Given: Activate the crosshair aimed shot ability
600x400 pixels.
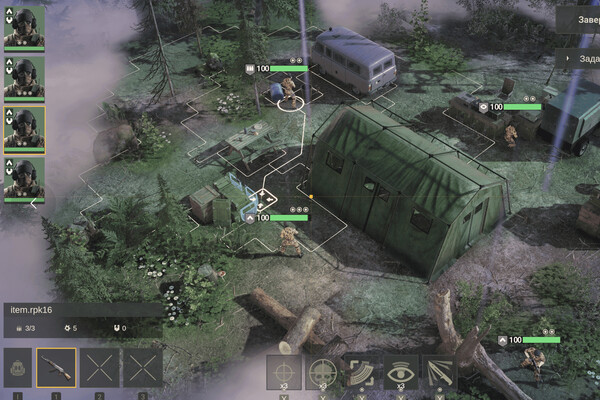Looking at the screenshot, I should pyautogui.click(x=284, y=371).
